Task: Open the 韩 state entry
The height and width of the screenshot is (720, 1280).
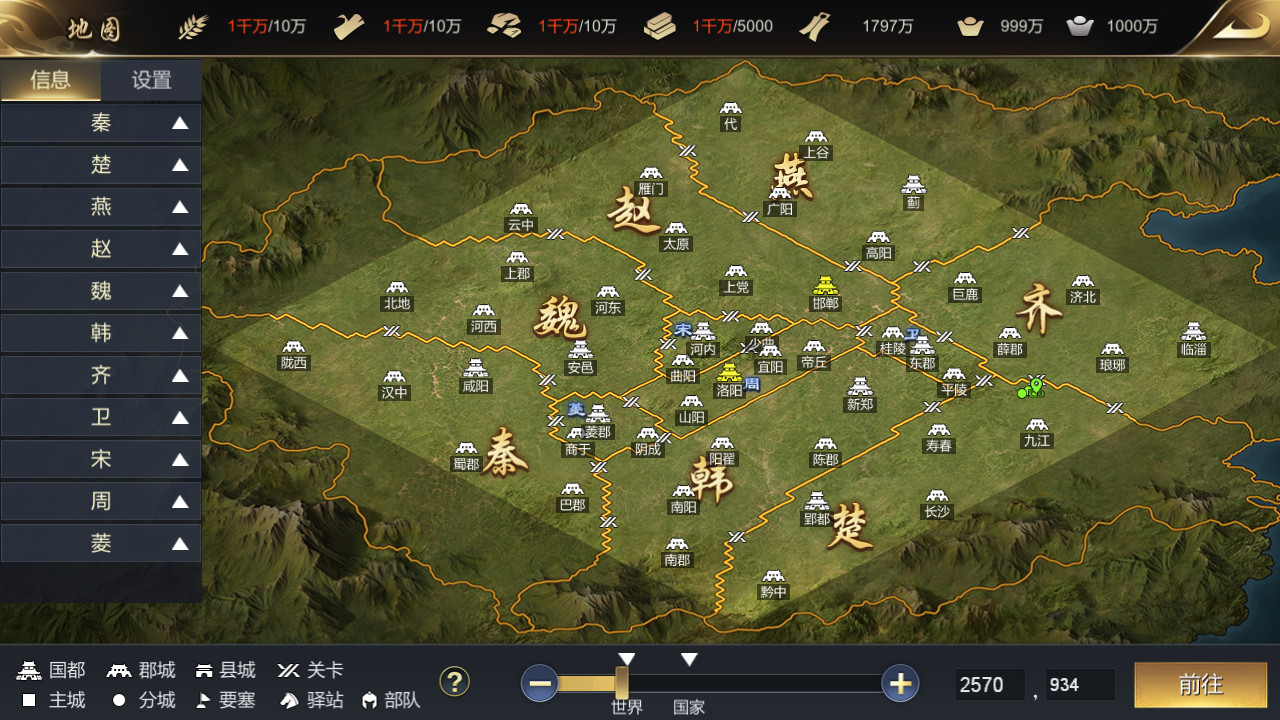Action: click(x=101, y=333)
